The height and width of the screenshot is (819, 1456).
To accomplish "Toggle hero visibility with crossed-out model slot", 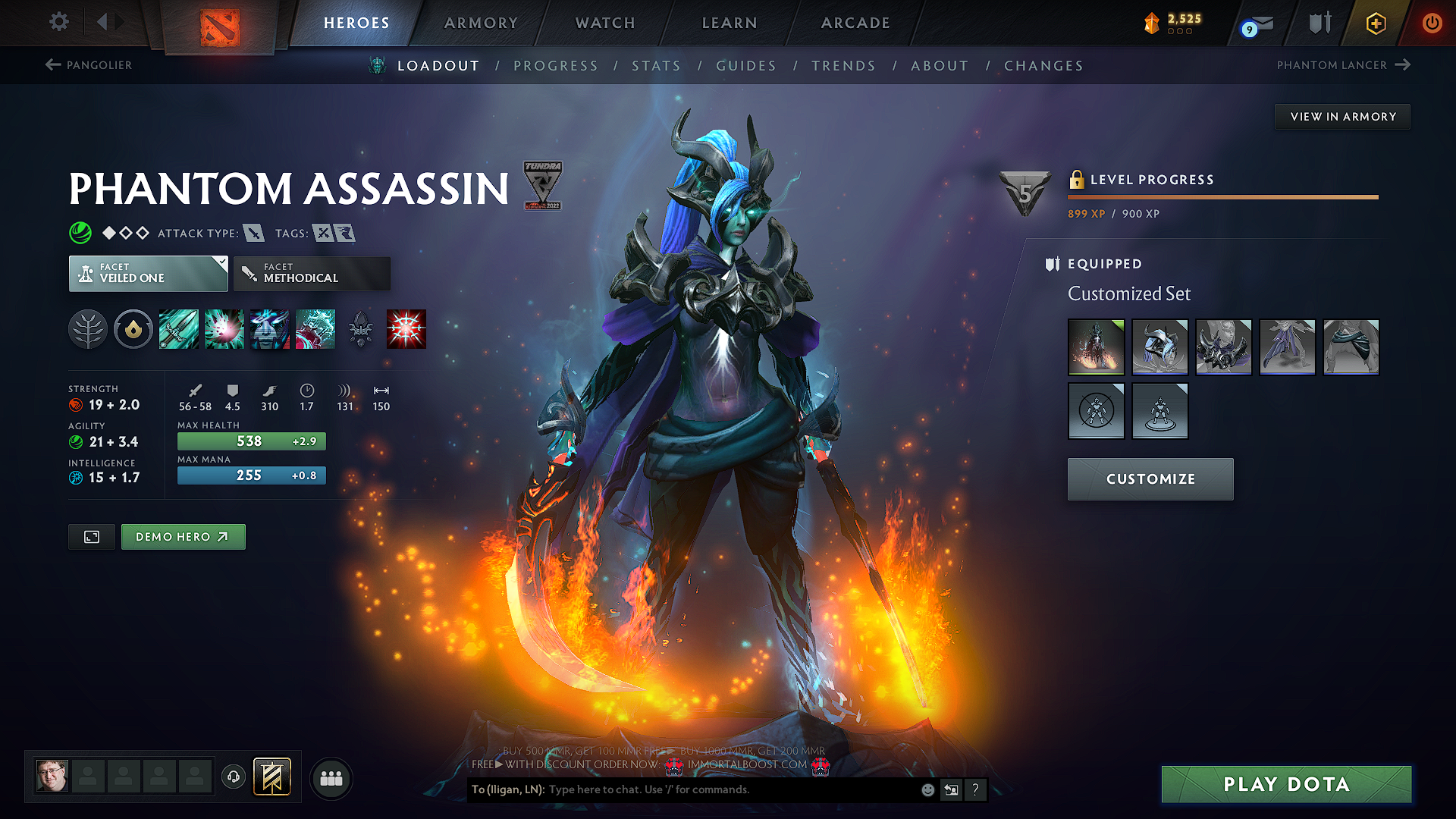I will (x=1097, y=411).
